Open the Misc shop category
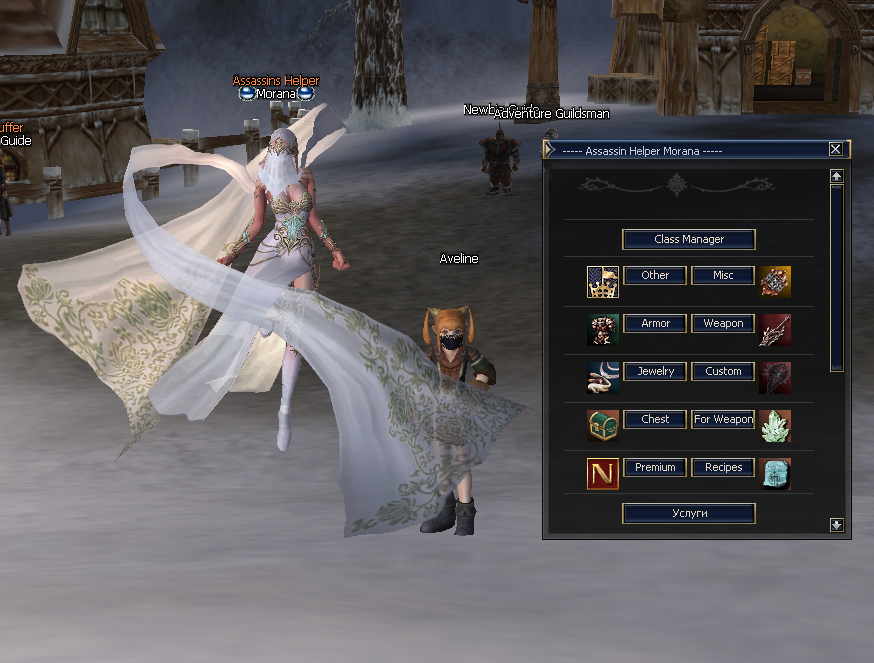The image size is (874, 663). coord(722,275)
